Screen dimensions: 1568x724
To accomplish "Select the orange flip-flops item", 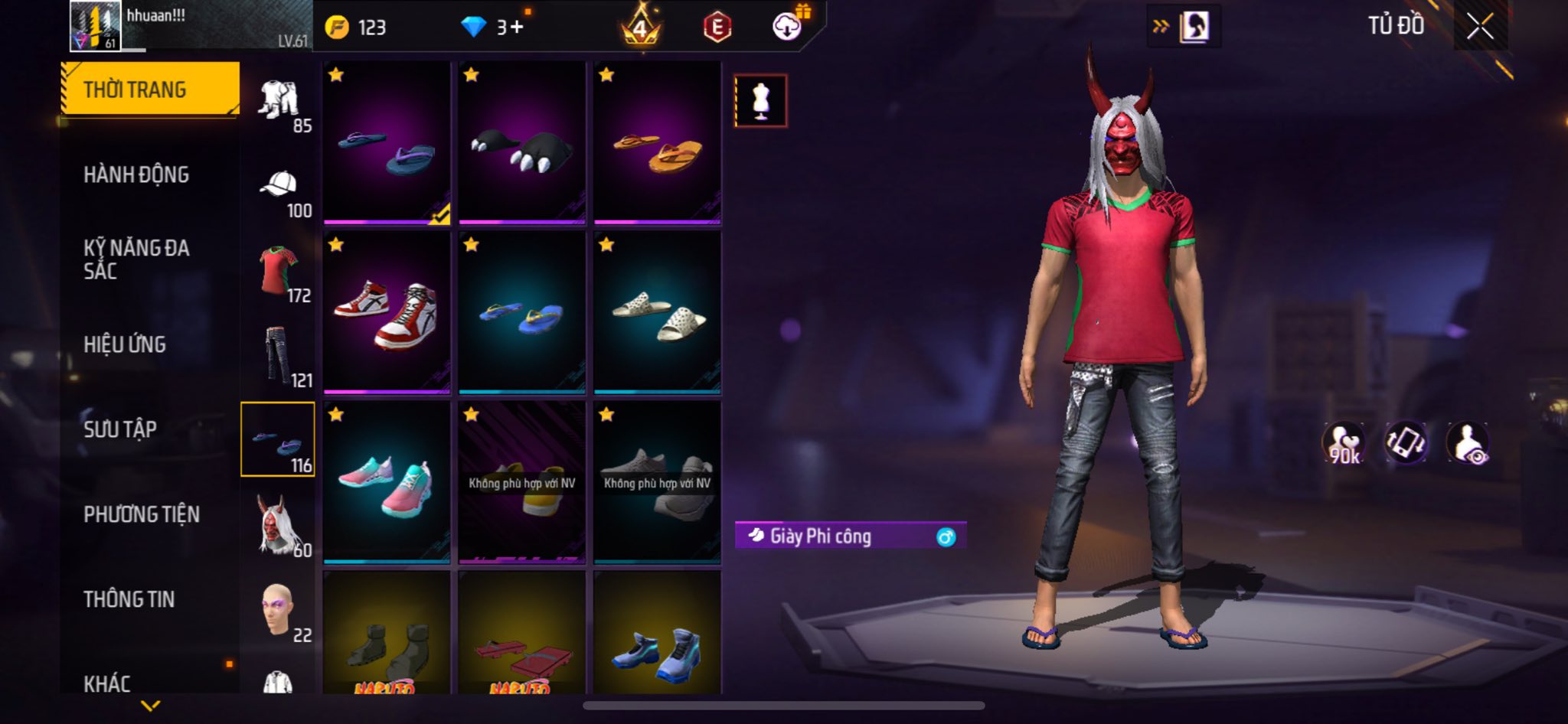I will pyautogui.click(x=657, y=144).
